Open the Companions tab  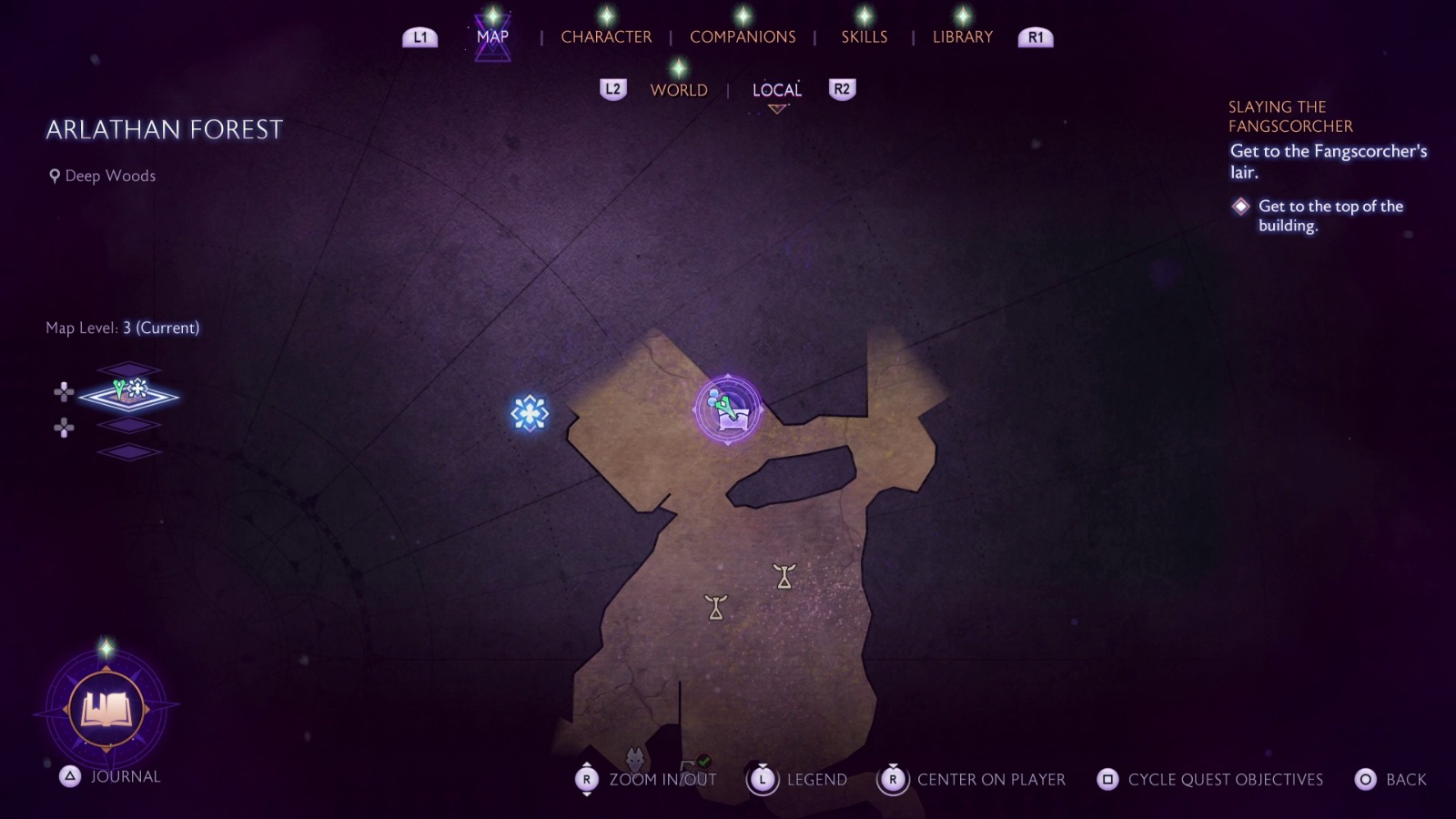743,36
